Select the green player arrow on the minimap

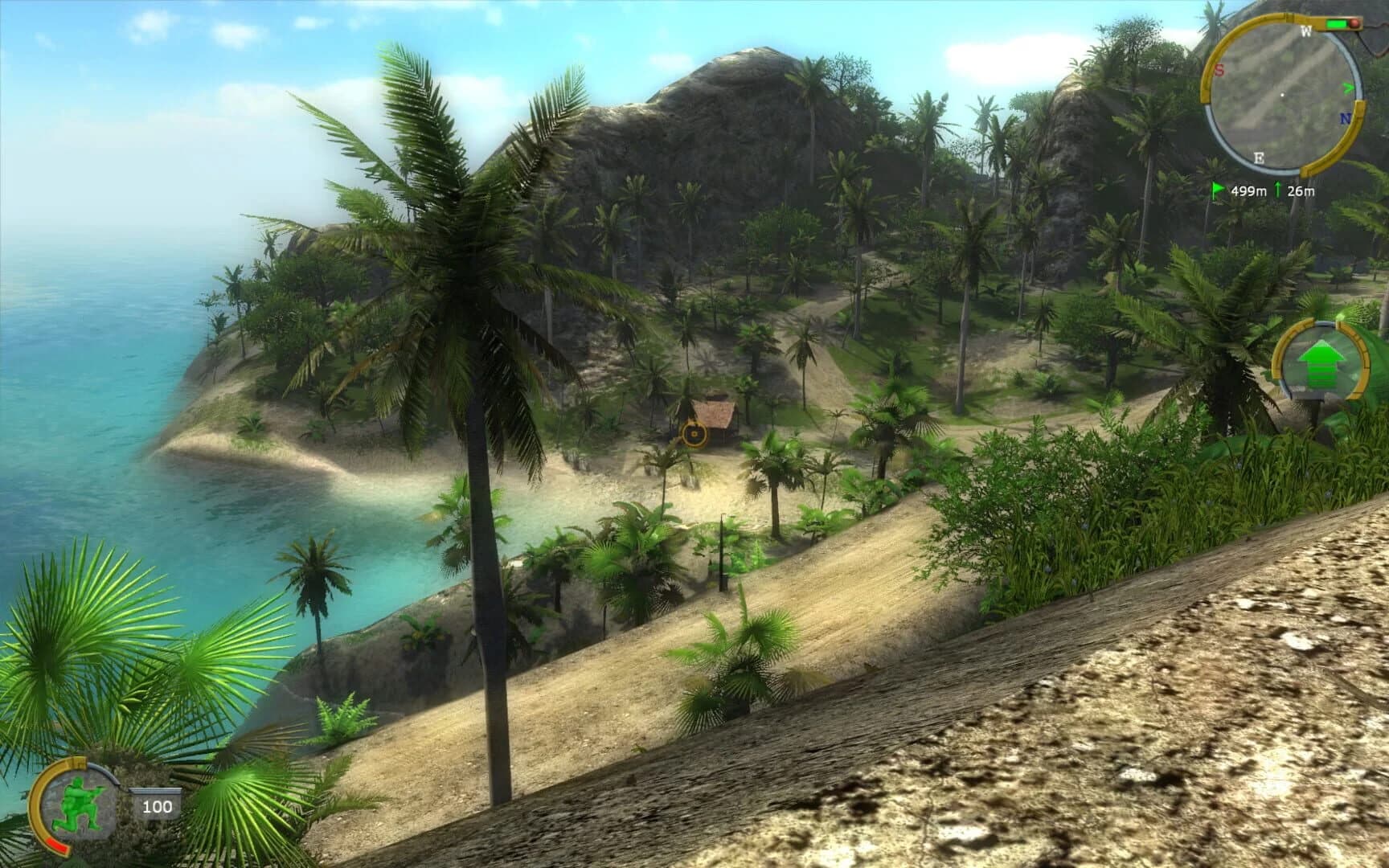[1349, 87]
